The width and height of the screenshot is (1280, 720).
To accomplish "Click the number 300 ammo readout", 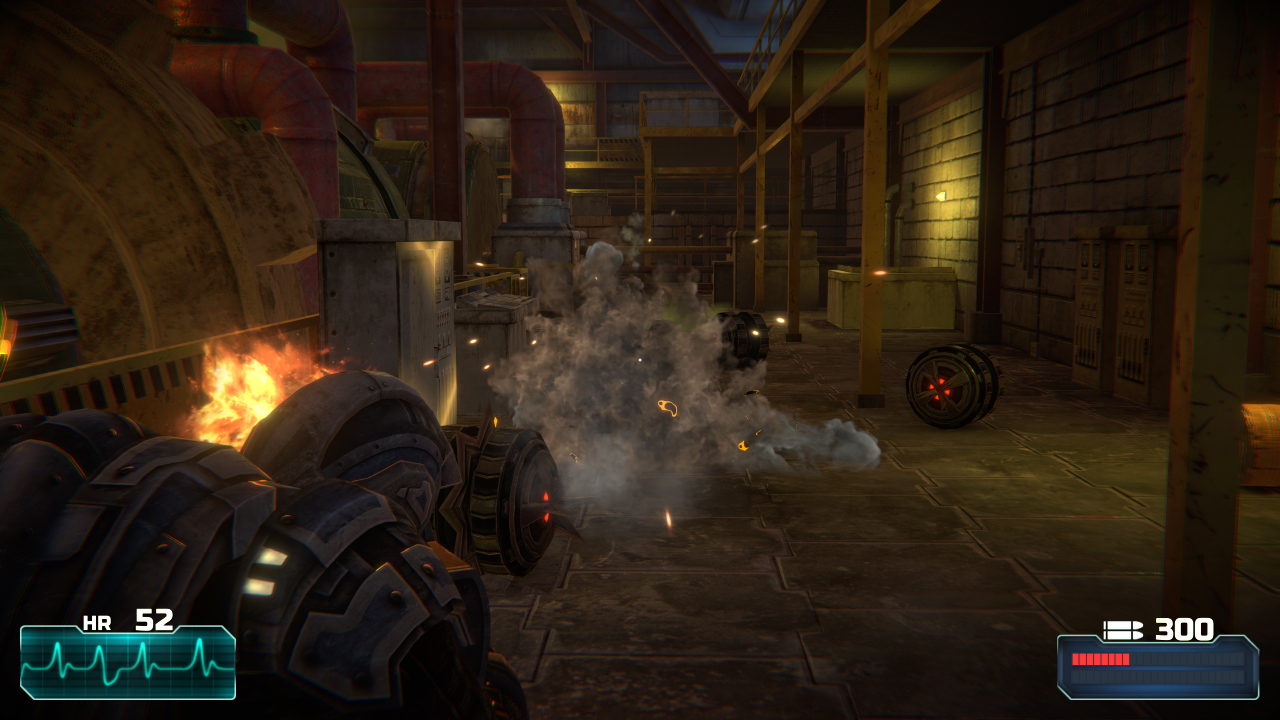I will coord(1185,631).
